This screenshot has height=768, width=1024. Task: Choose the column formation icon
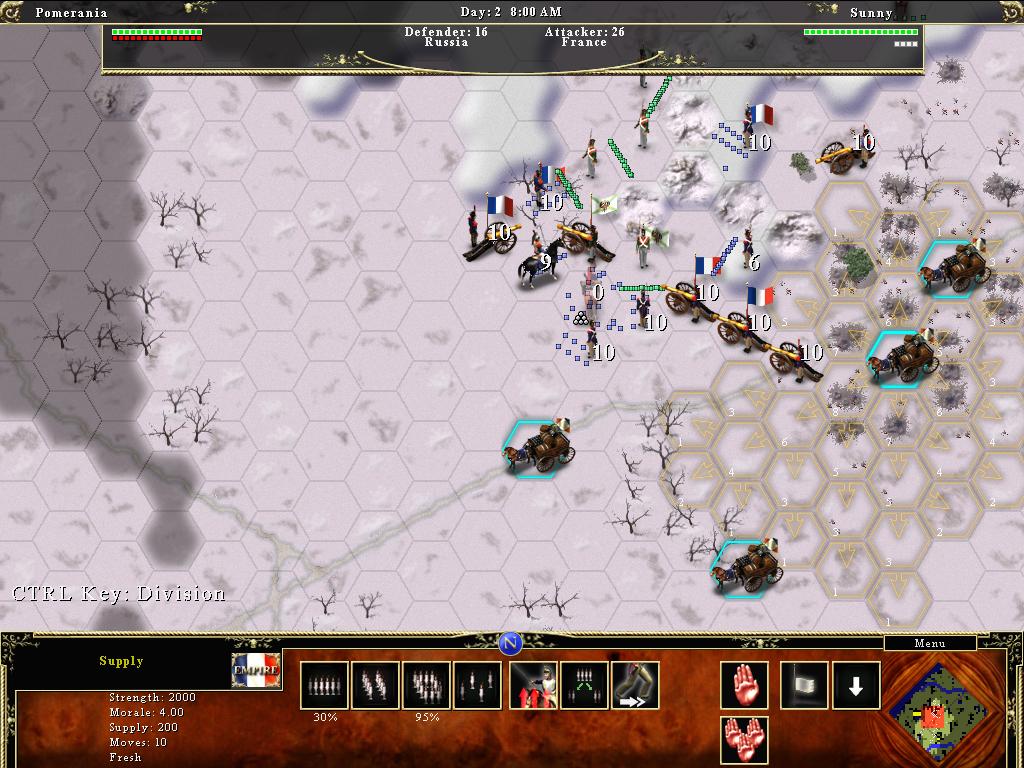point(375,686)
